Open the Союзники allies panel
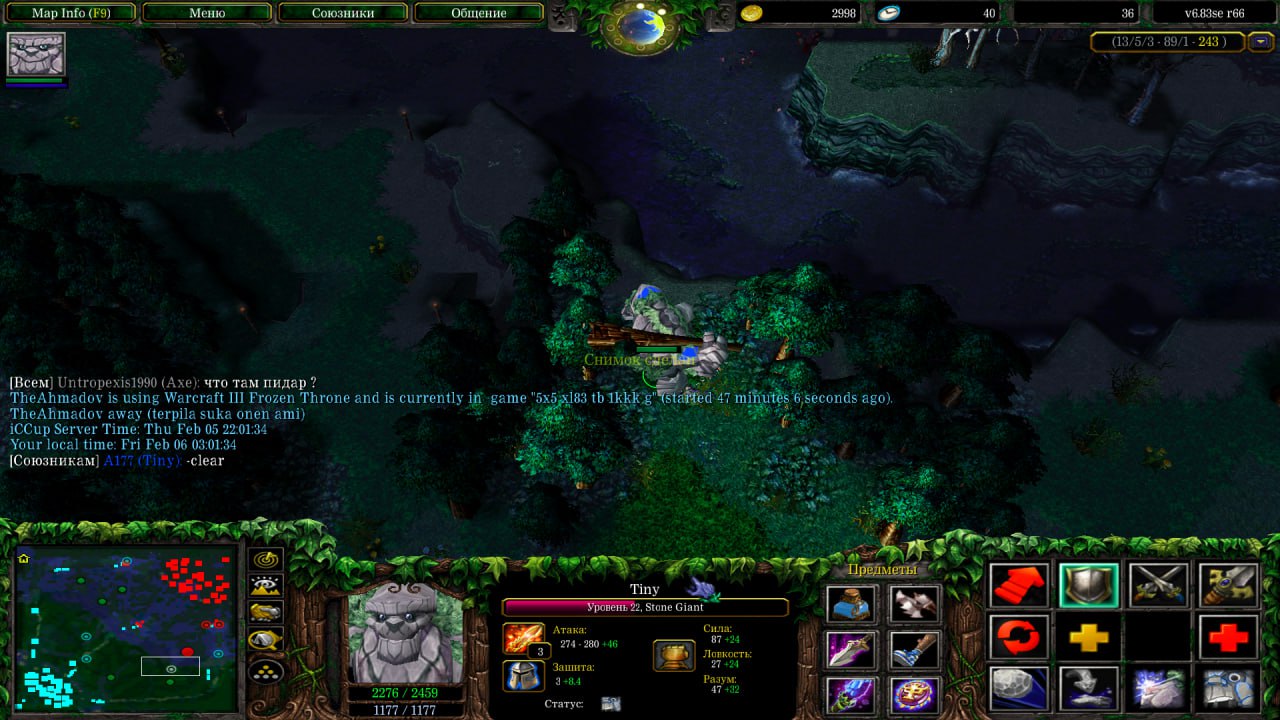 coord(342,13)
